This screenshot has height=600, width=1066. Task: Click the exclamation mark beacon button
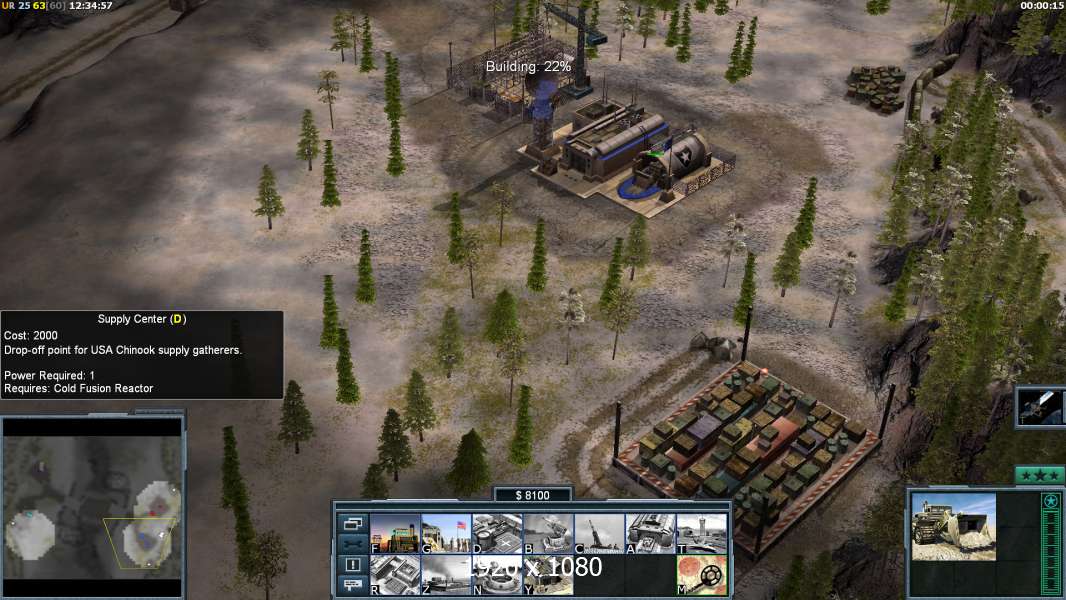pos(352,565)
